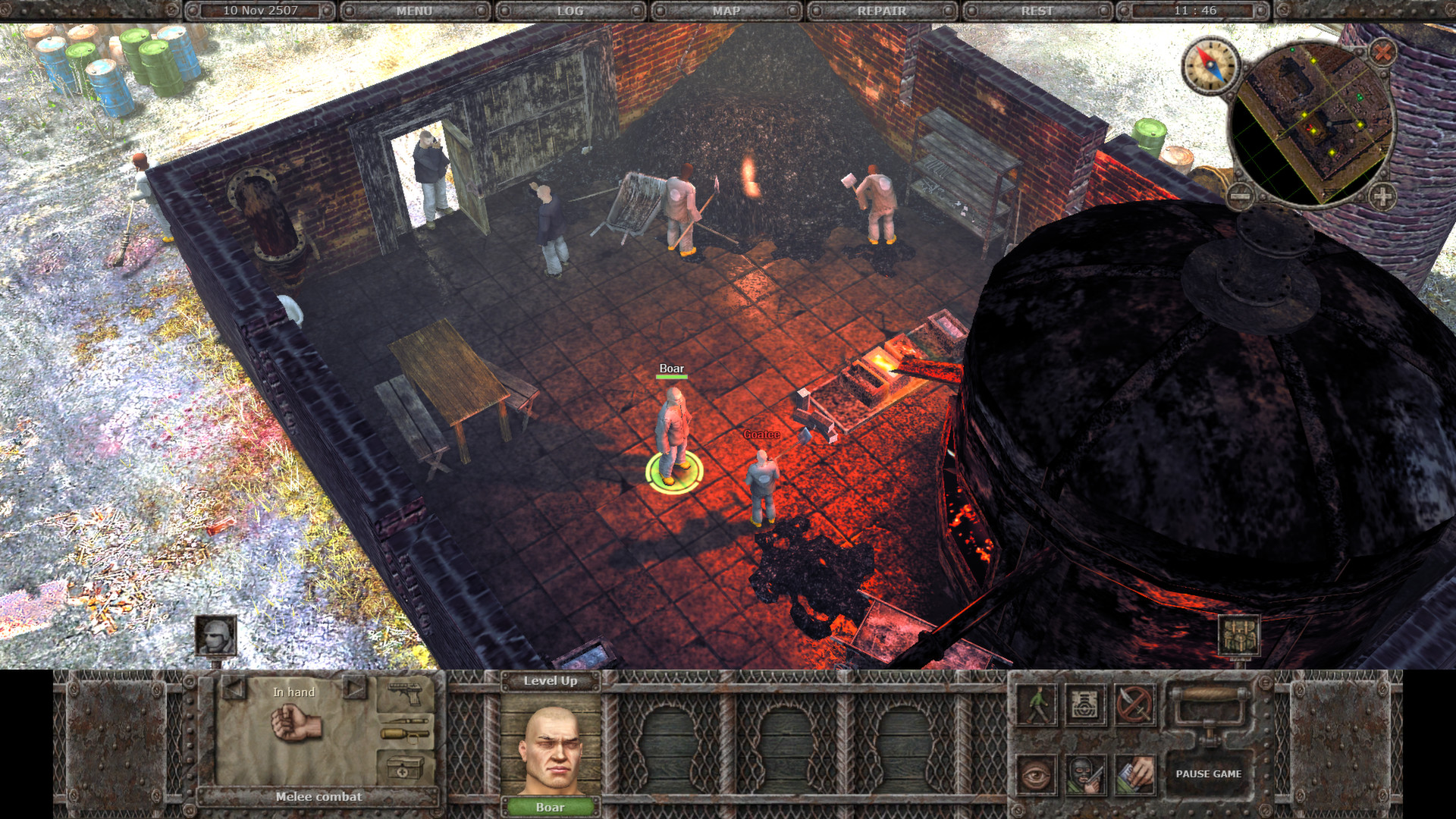Click the compass beside the minimap

(x=1210, y=65)
